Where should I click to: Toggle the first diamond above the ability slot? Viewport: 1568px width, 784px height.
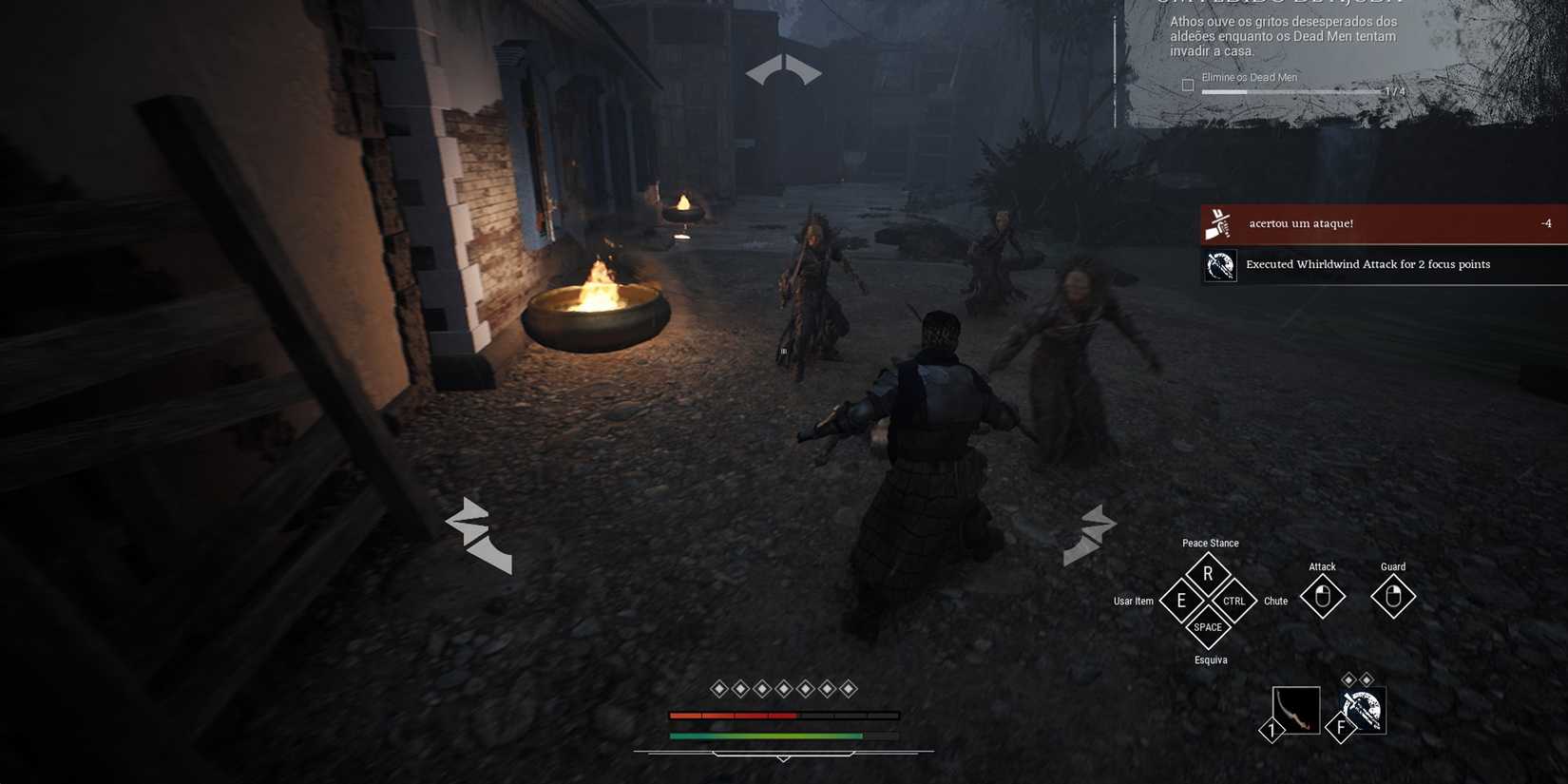(1348, 678)
